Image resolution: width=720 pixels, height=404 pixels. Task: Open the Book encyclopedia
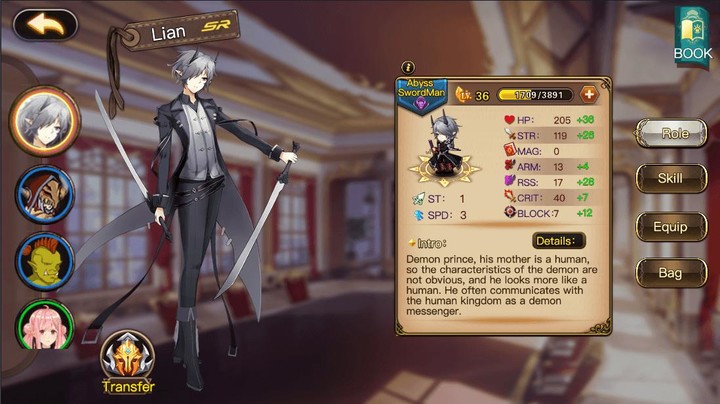tap(692, 37)
